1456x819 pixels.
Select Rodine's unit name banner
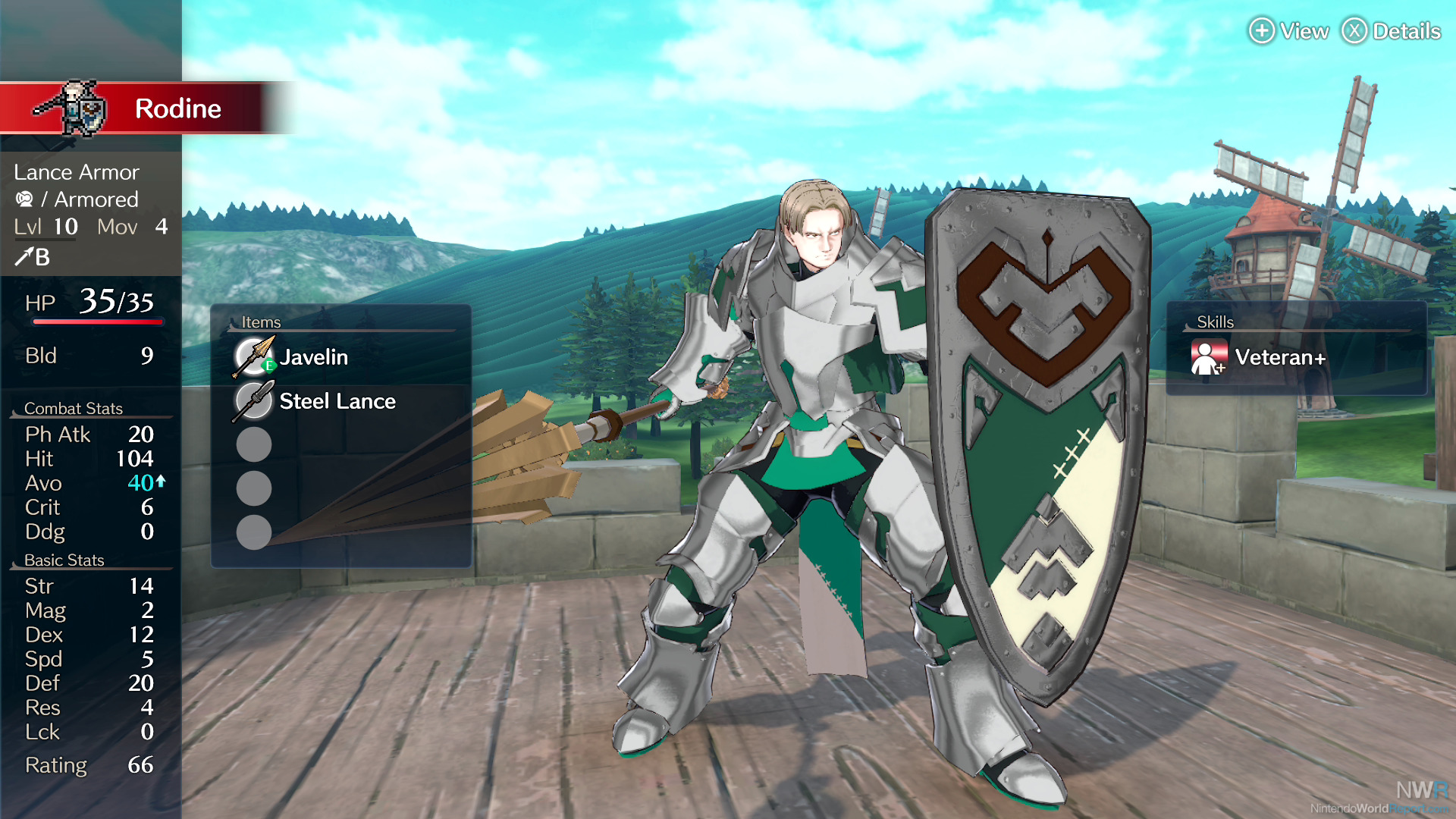point(177,108)
